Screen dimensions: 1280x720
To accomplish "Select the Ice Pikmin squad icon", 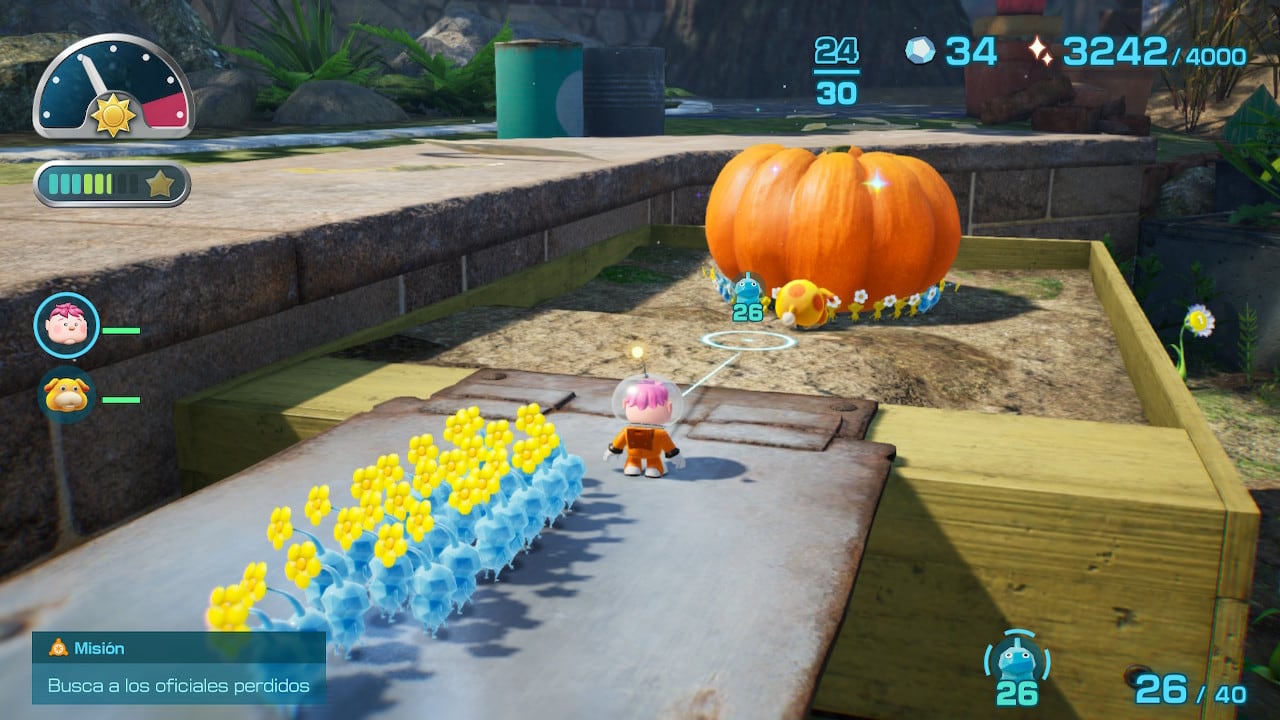I will pyautogui.click(x=1017, y=662).
